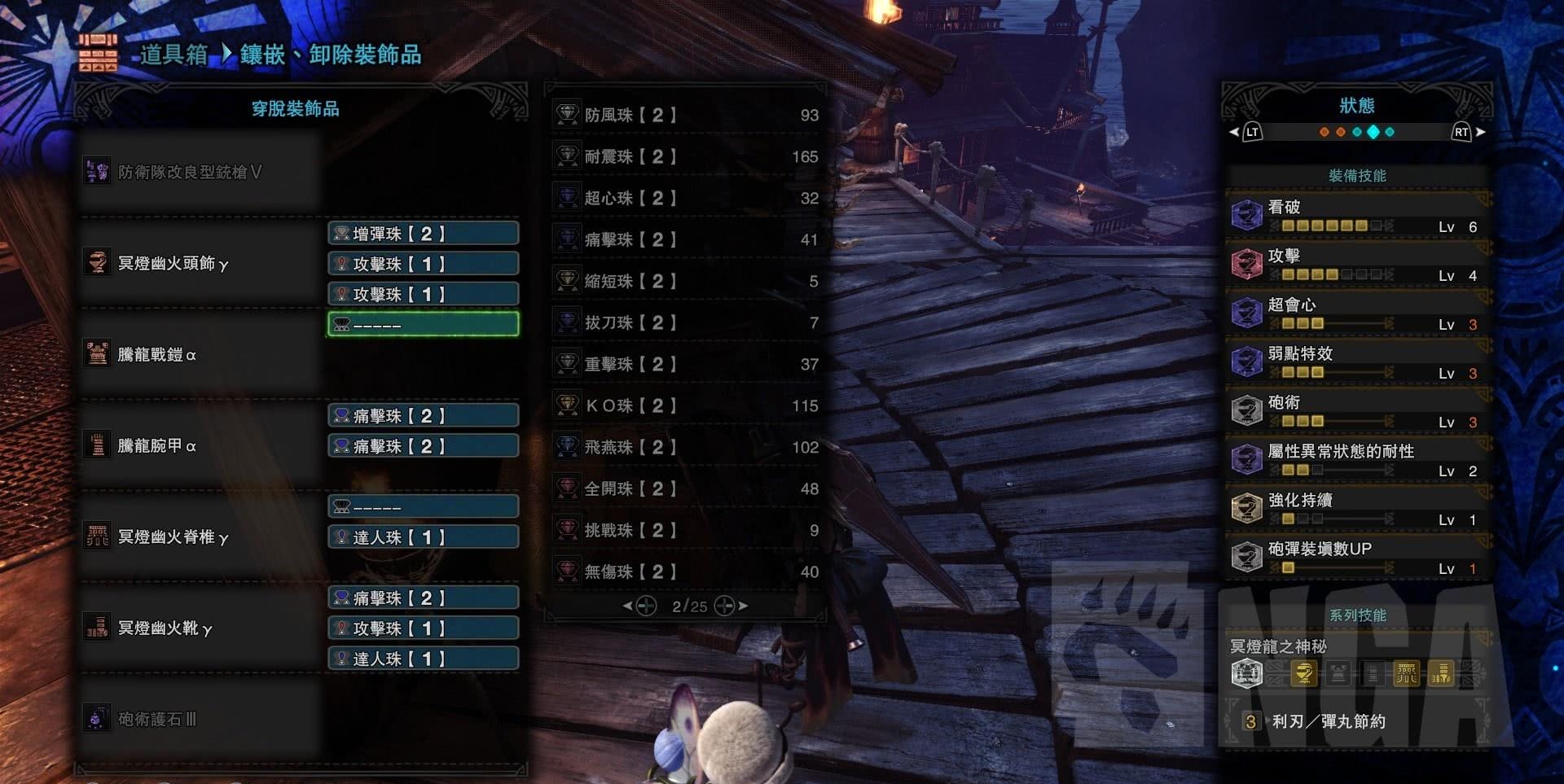Select the 無傷珠【2】 row
1564x784 pixels.
686,572
